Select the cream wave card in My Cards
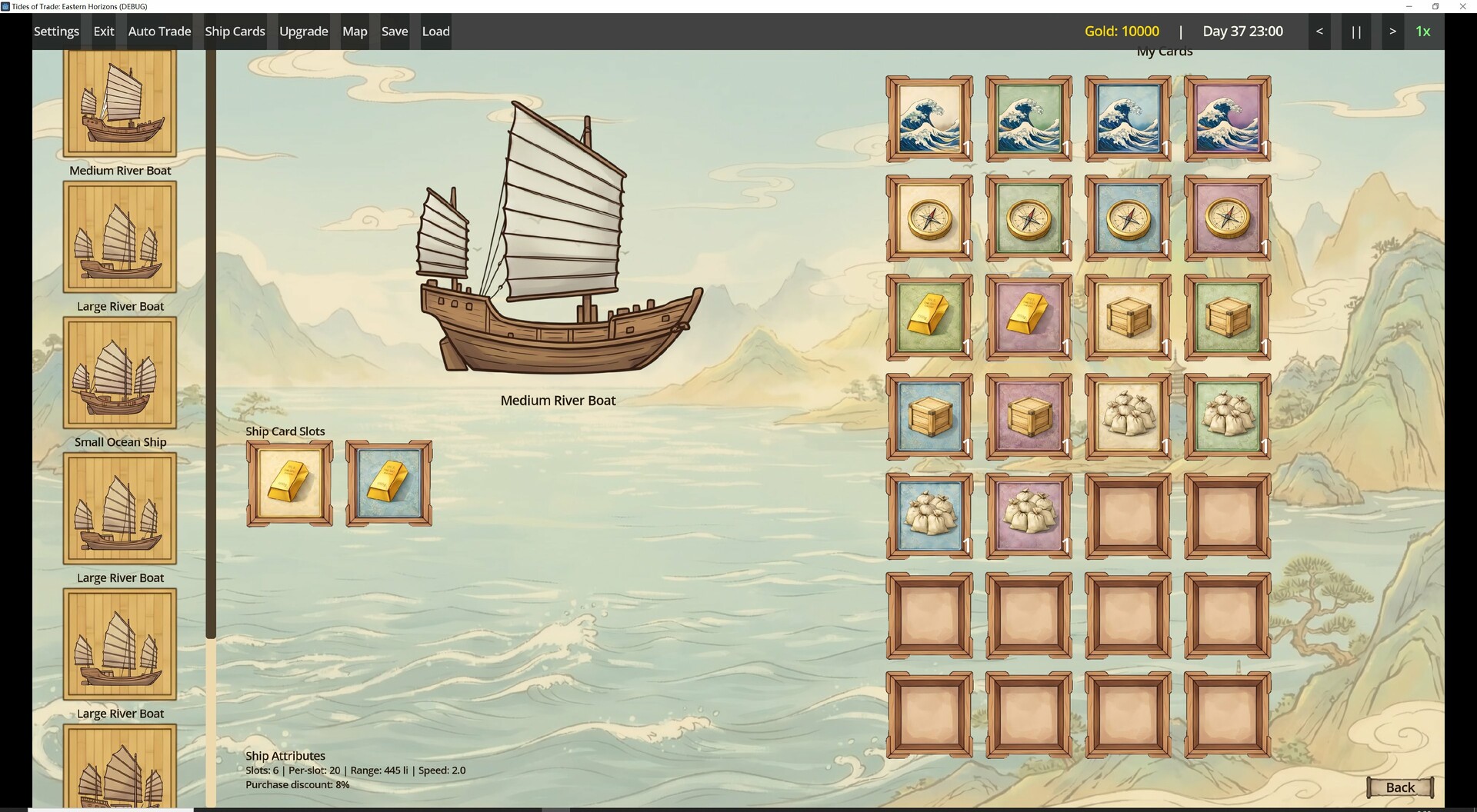Screen dimensions: 1477x812 [x=929, y=119]
